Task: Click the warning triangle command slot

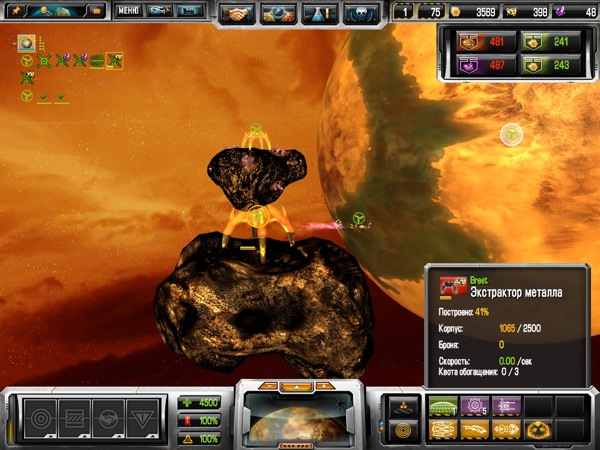Action: 142,413
